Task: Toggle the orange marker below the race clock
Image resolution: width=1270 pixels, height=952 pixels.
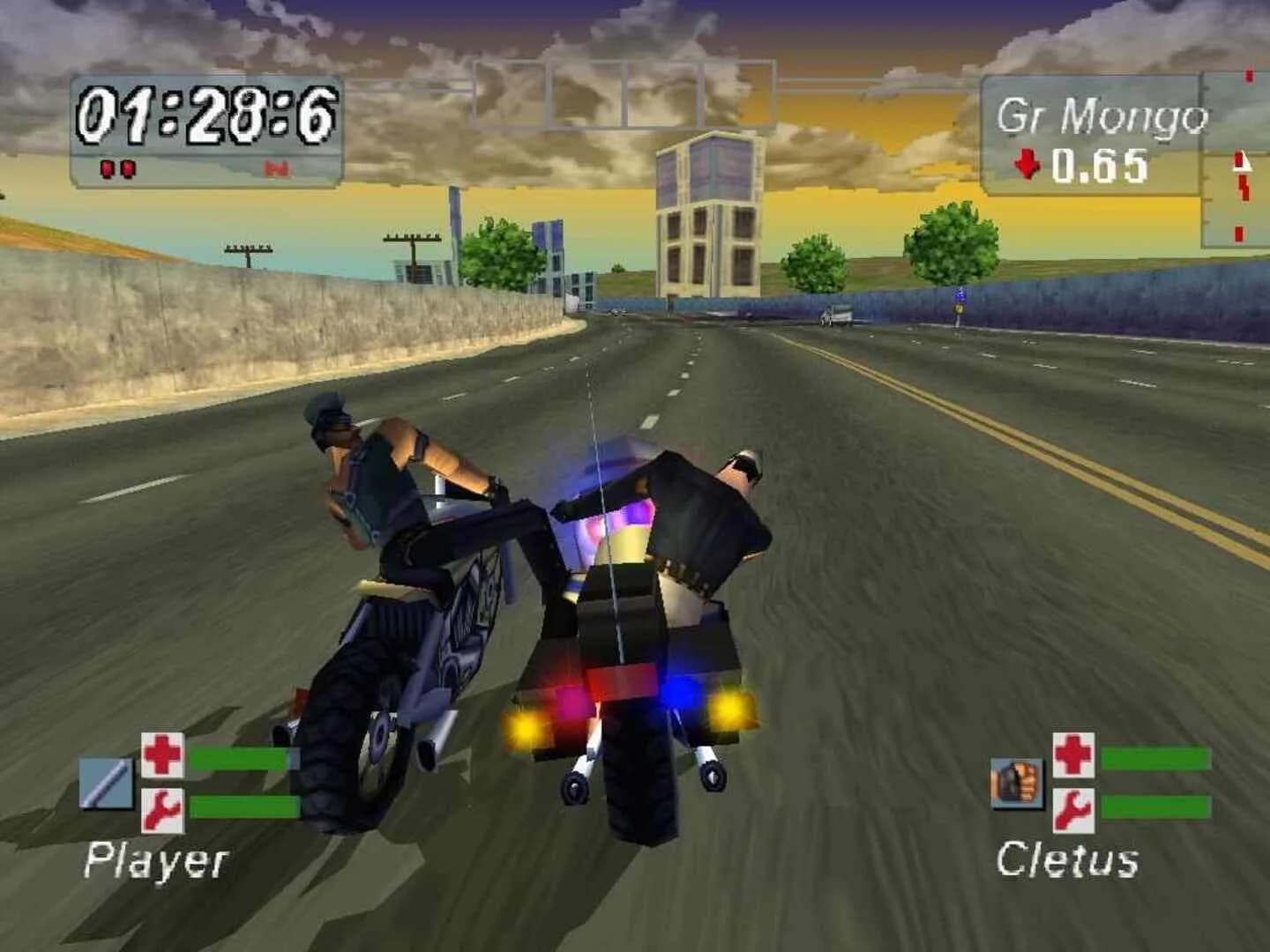Action: pyautogui.click(x=276, y=168)
